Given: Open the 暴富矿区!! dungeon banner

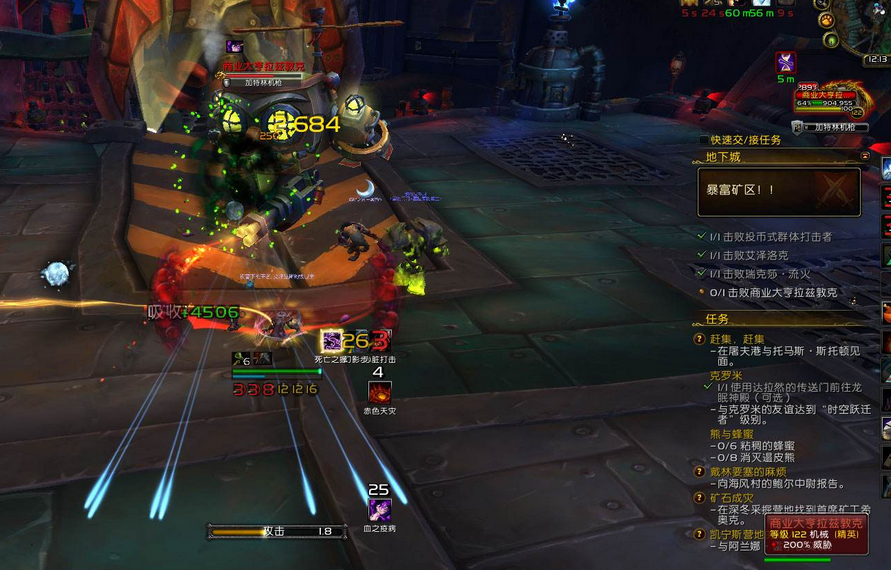Looking at the screenshot, I should (x=779, y=191).
